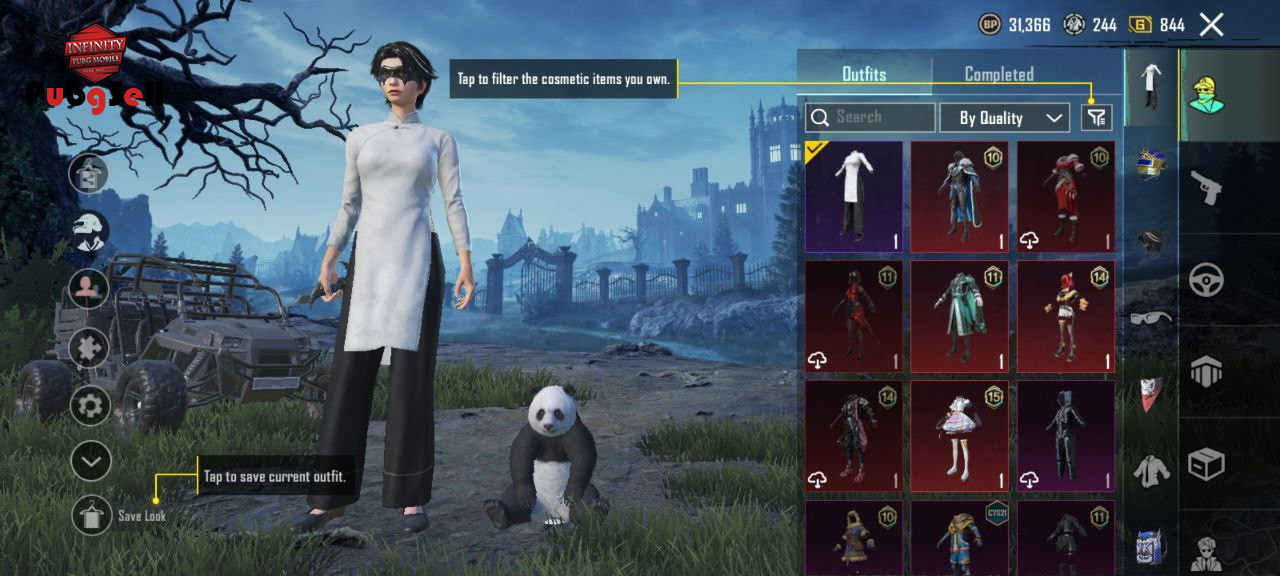Toggle the owned cosmetics filter button
The image size is (1280, 576).
[1097, 118]
